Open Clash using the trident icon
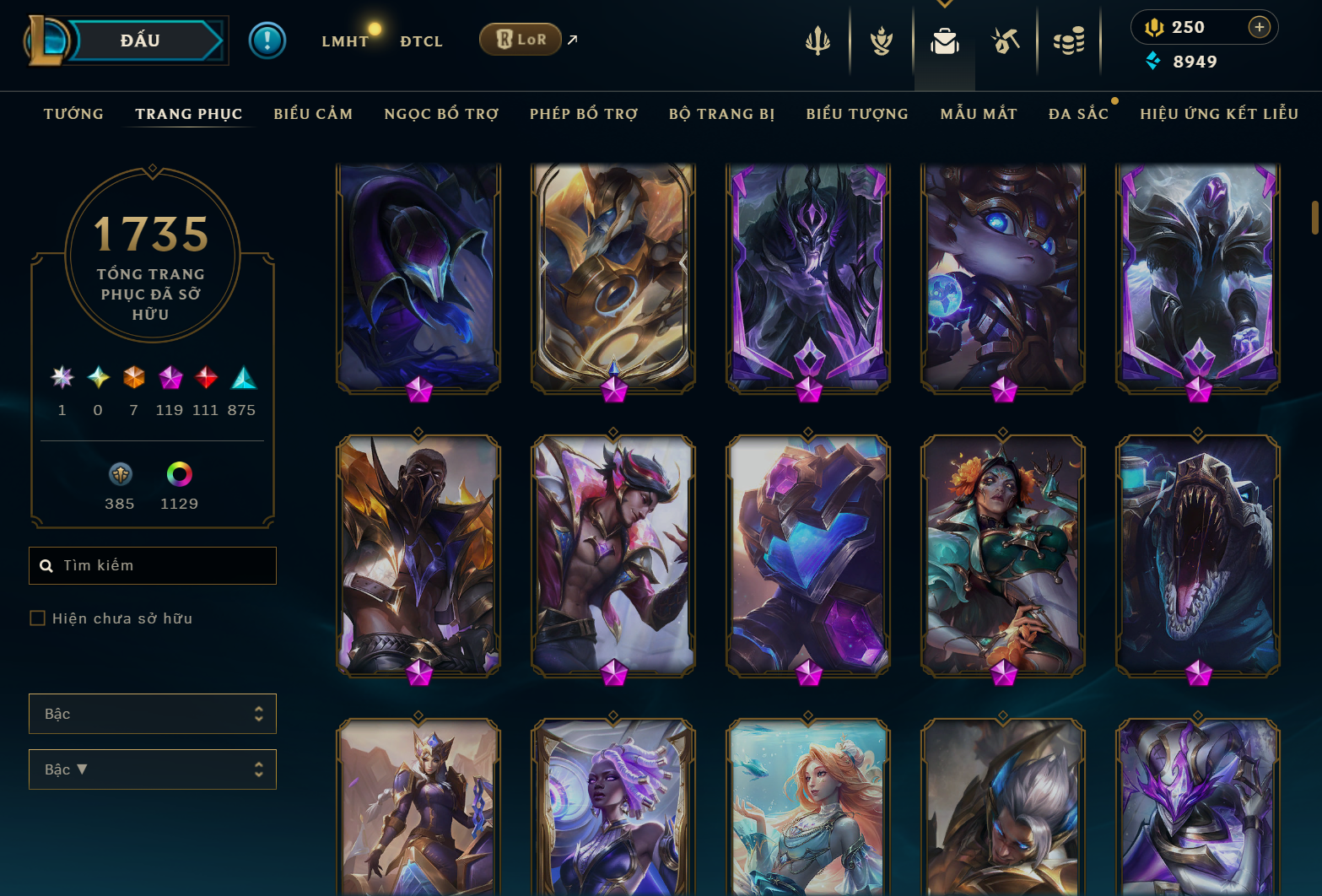Image resolution: width=1322 pixels, height=896 pixels. coord(818,40)
